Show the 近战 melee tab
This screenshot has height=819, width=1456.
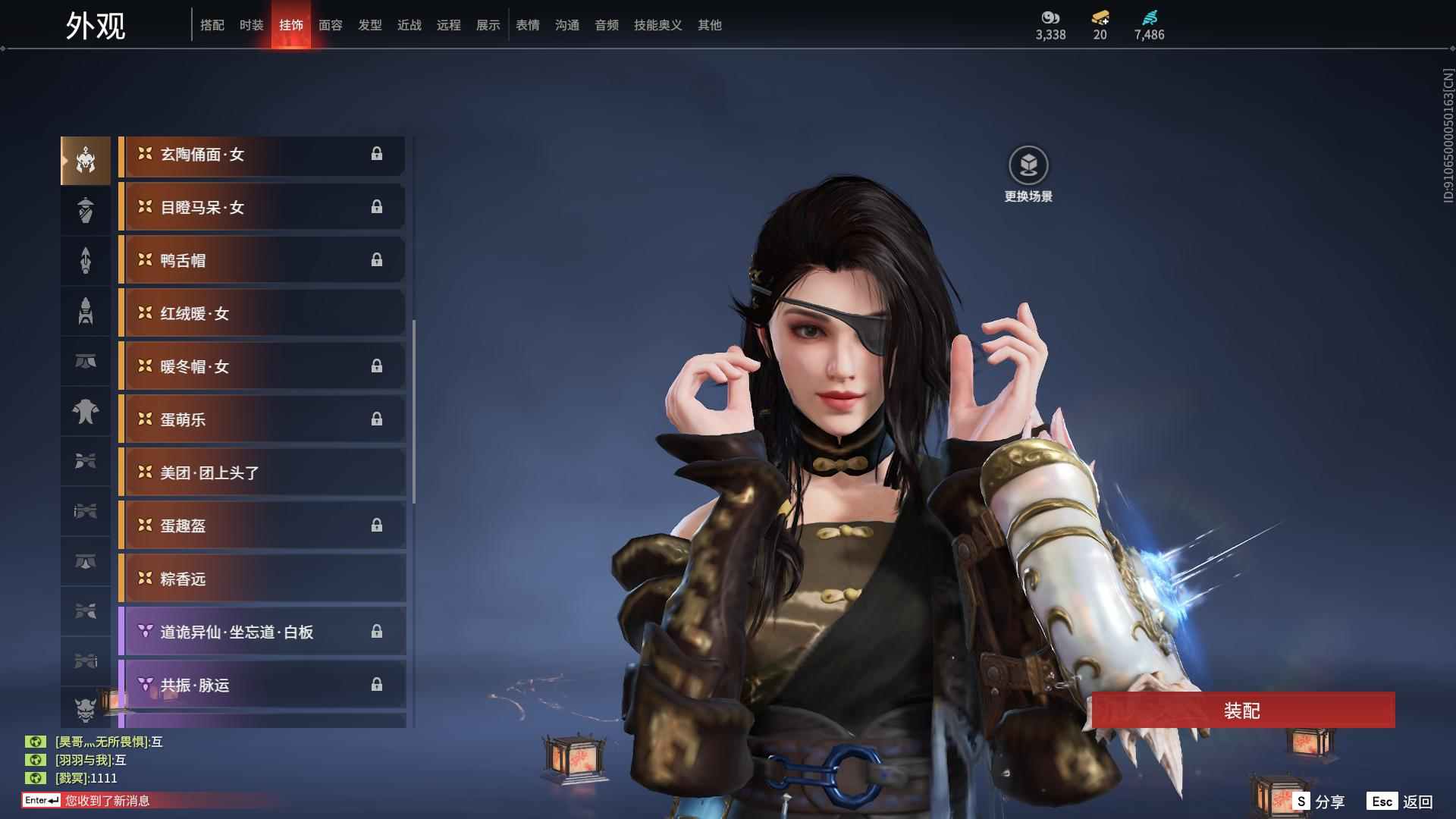(x=409, y=25)
